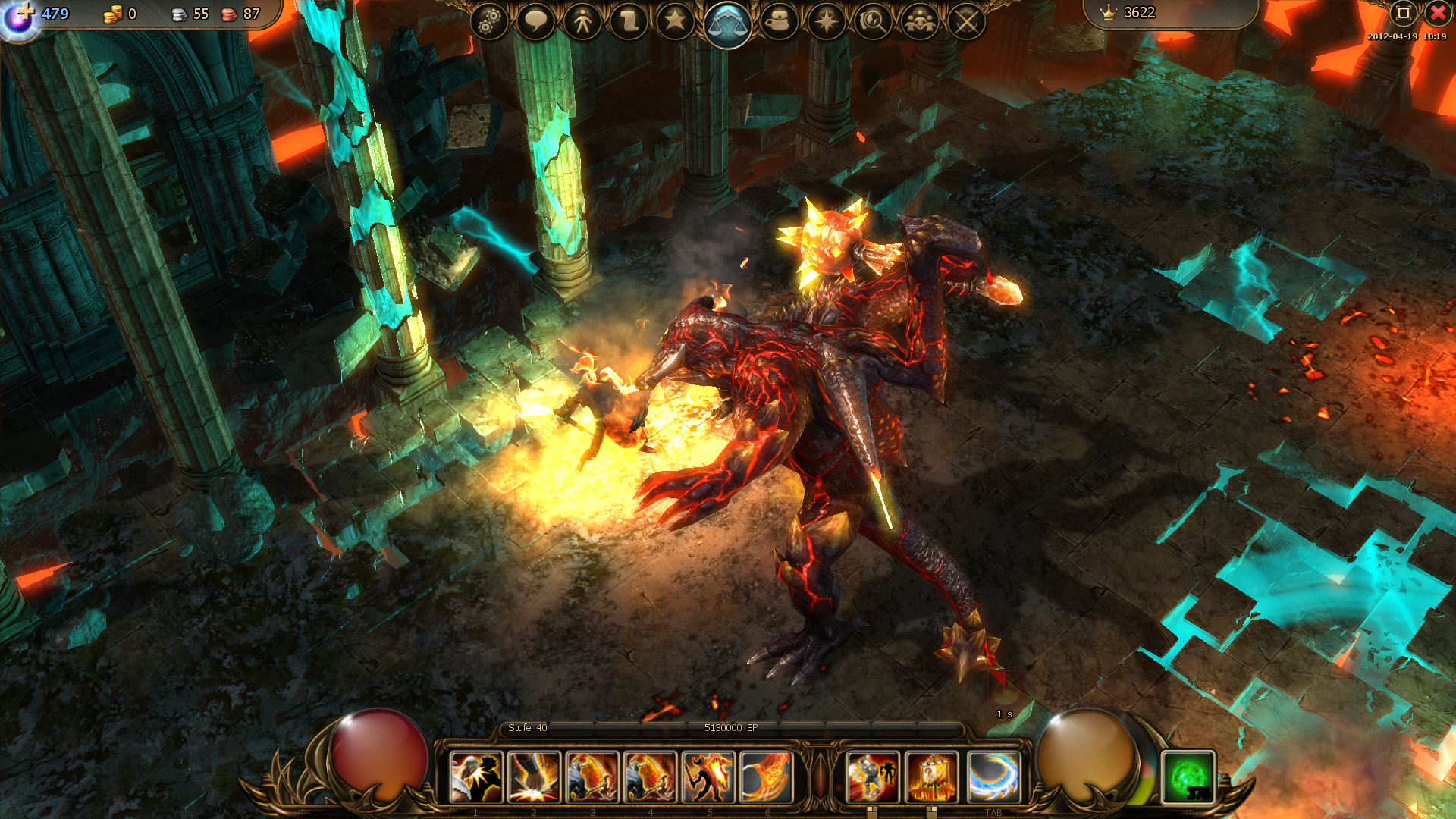Select the highlighted scales icon
Image resolution: width=1456 pixels, height=819 pixels.
(727, 24)
